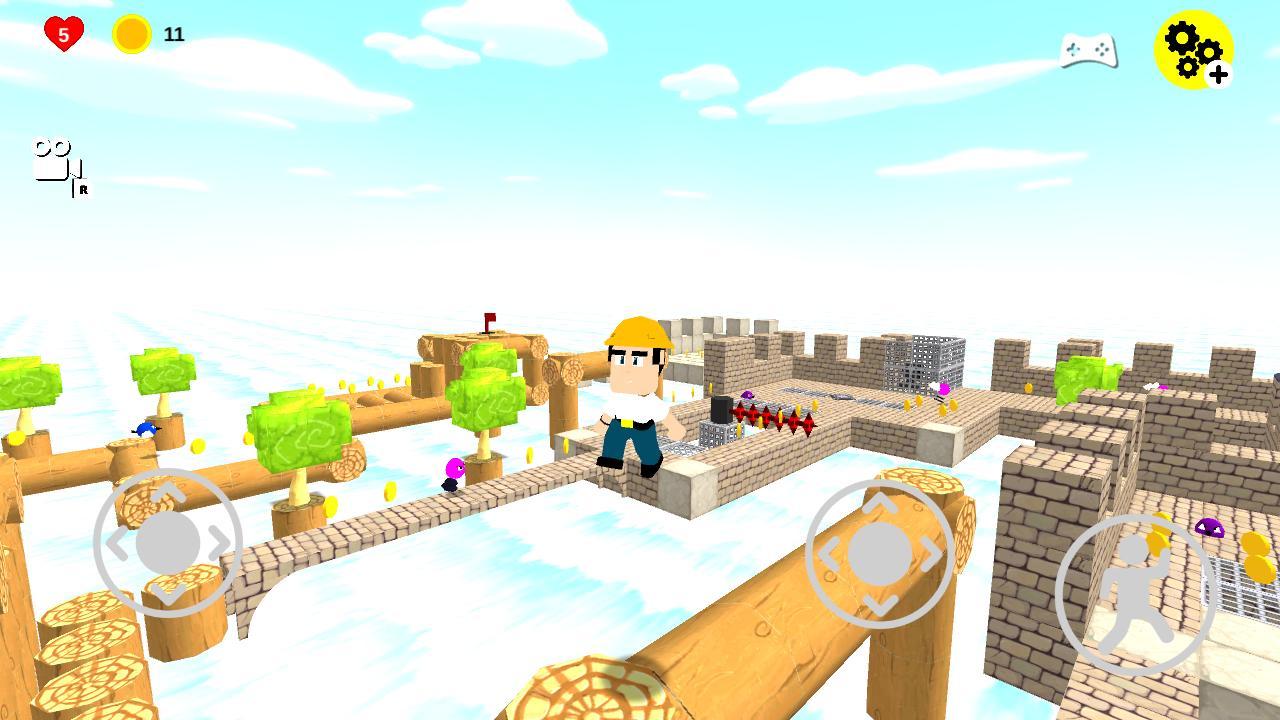Tap the up arrow on the left joystick
This screenshot has height=720, width=1280.
pos(168,489)
